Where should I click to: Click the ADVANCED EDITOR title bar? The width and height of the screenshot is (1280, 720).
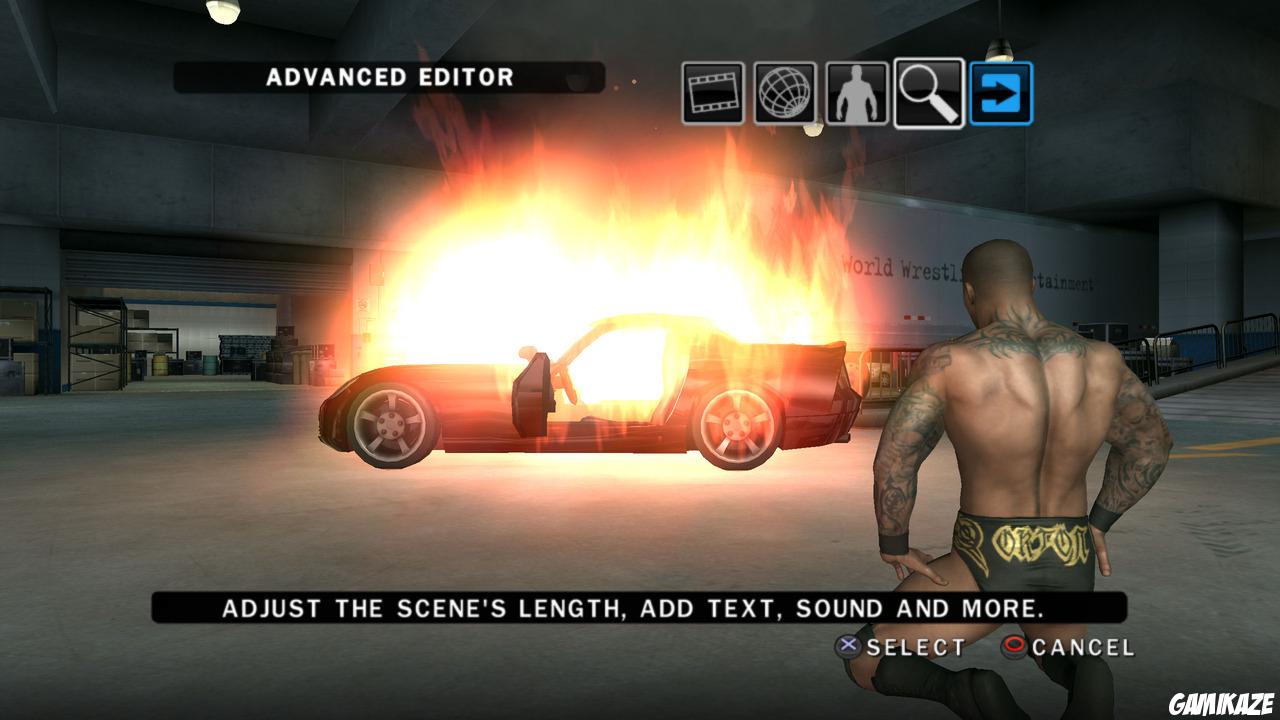(x=388, y=75)
